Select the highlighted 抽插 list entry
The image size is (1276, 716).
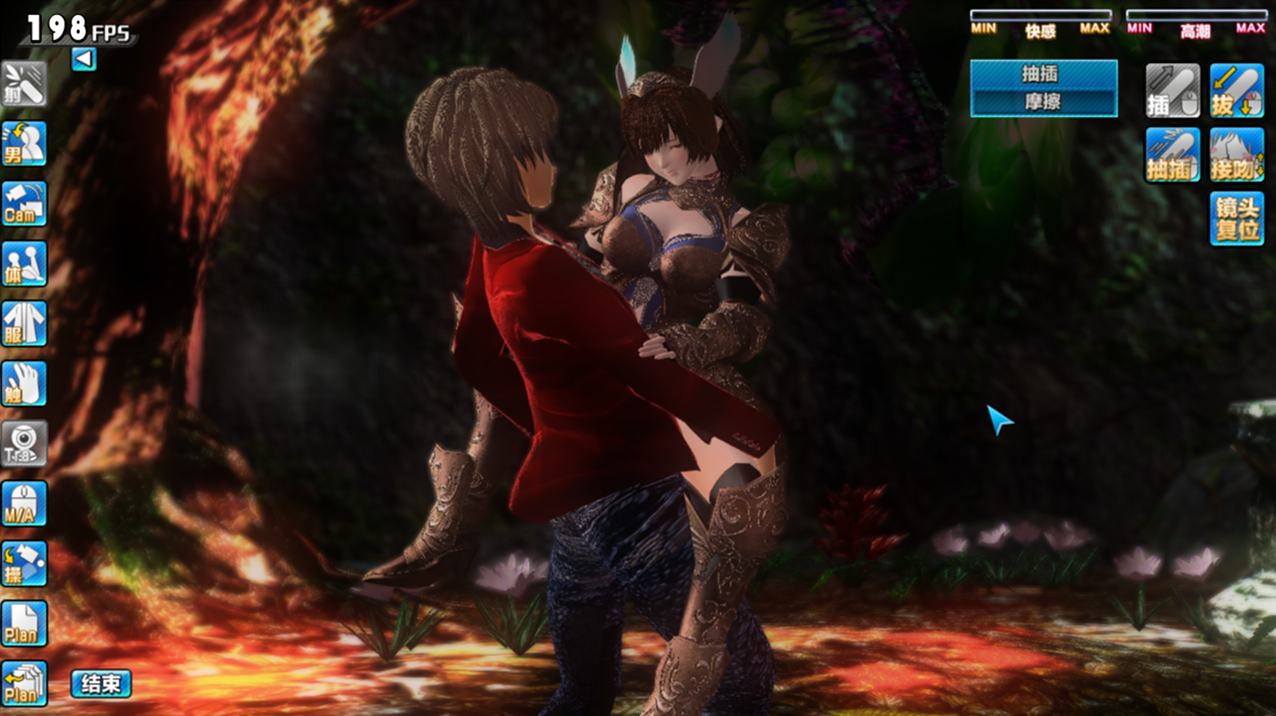click(x=1042, y=74)
